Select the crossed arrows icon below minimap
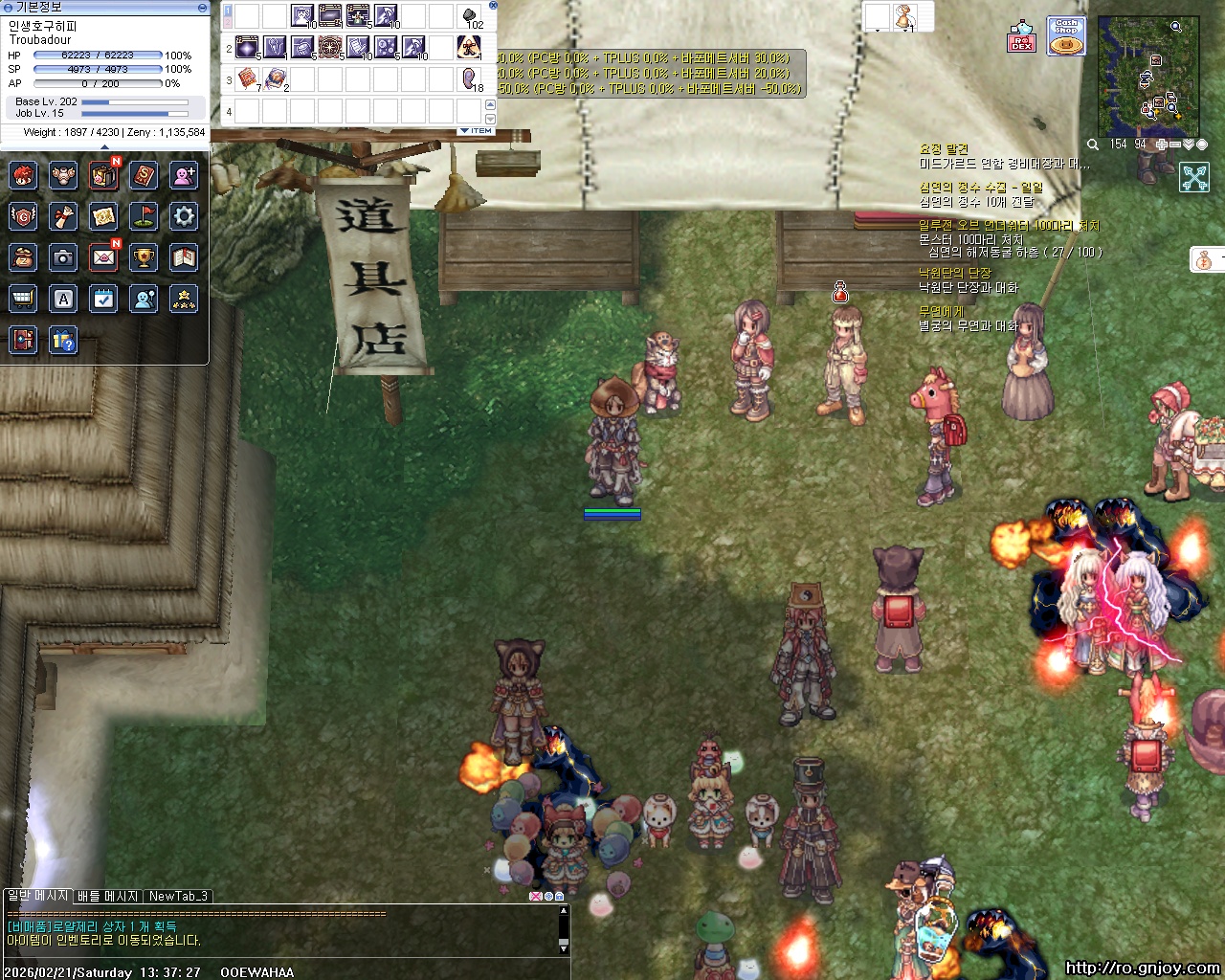 pos(1194,177)
